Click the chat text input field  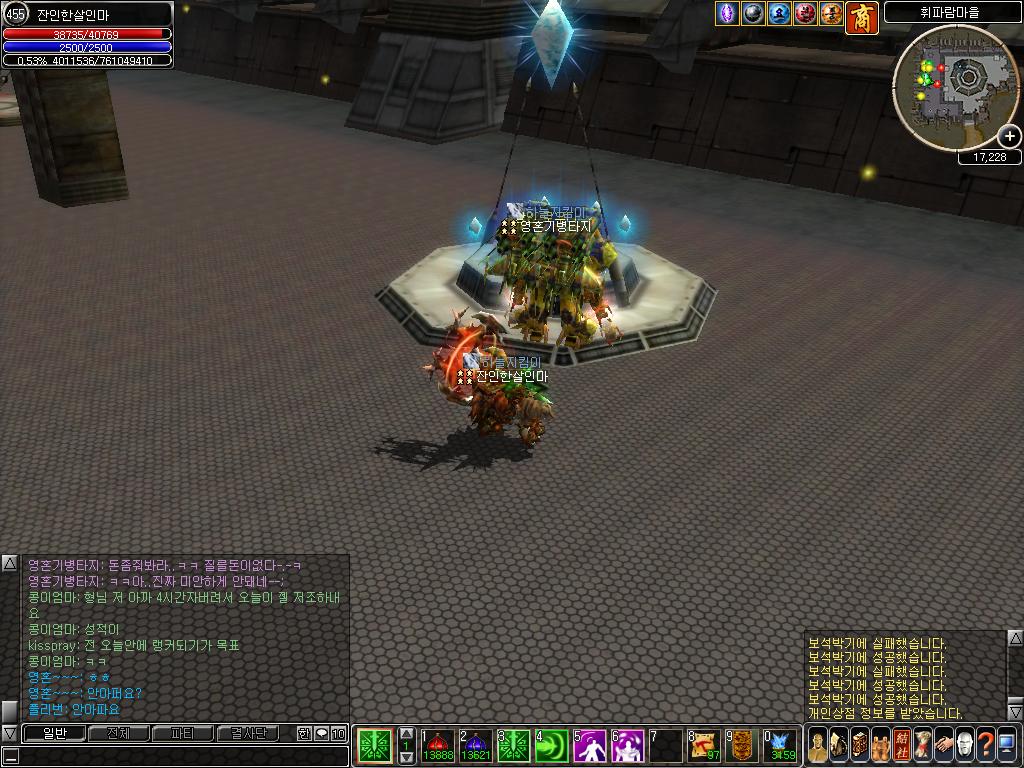point(180,756)
